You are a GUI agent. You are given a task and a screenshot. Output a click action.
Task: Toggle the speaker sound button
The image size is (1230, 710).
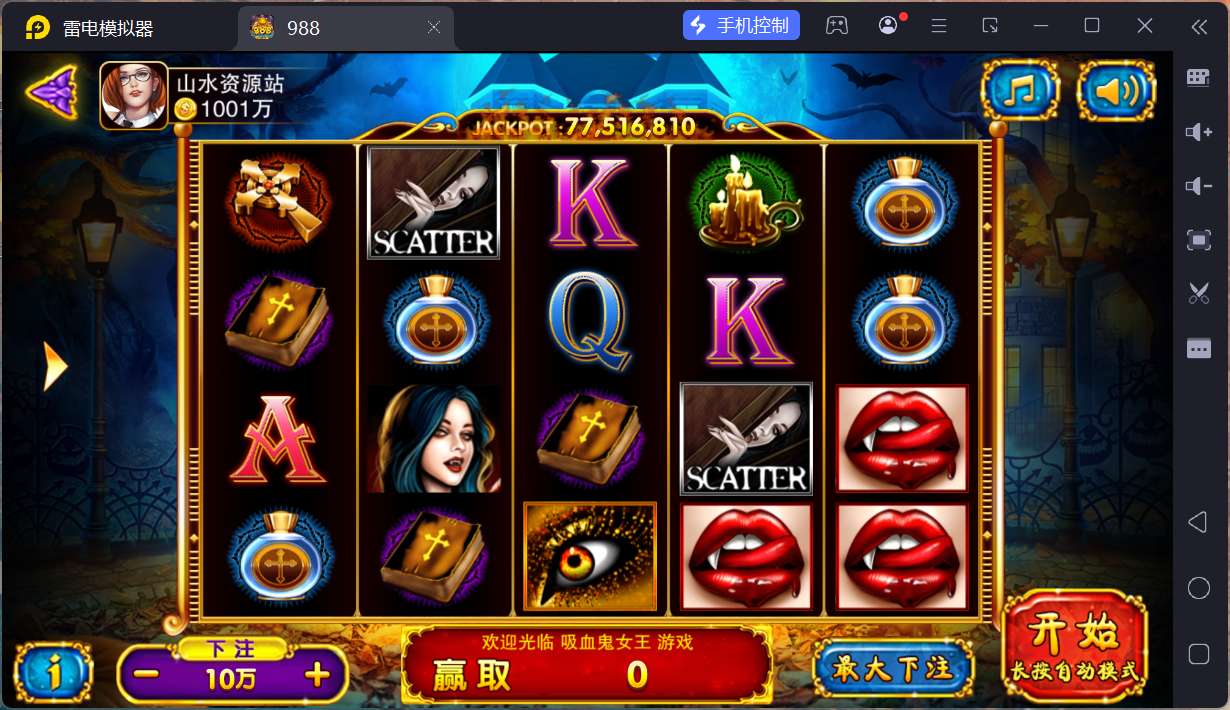1116,91
